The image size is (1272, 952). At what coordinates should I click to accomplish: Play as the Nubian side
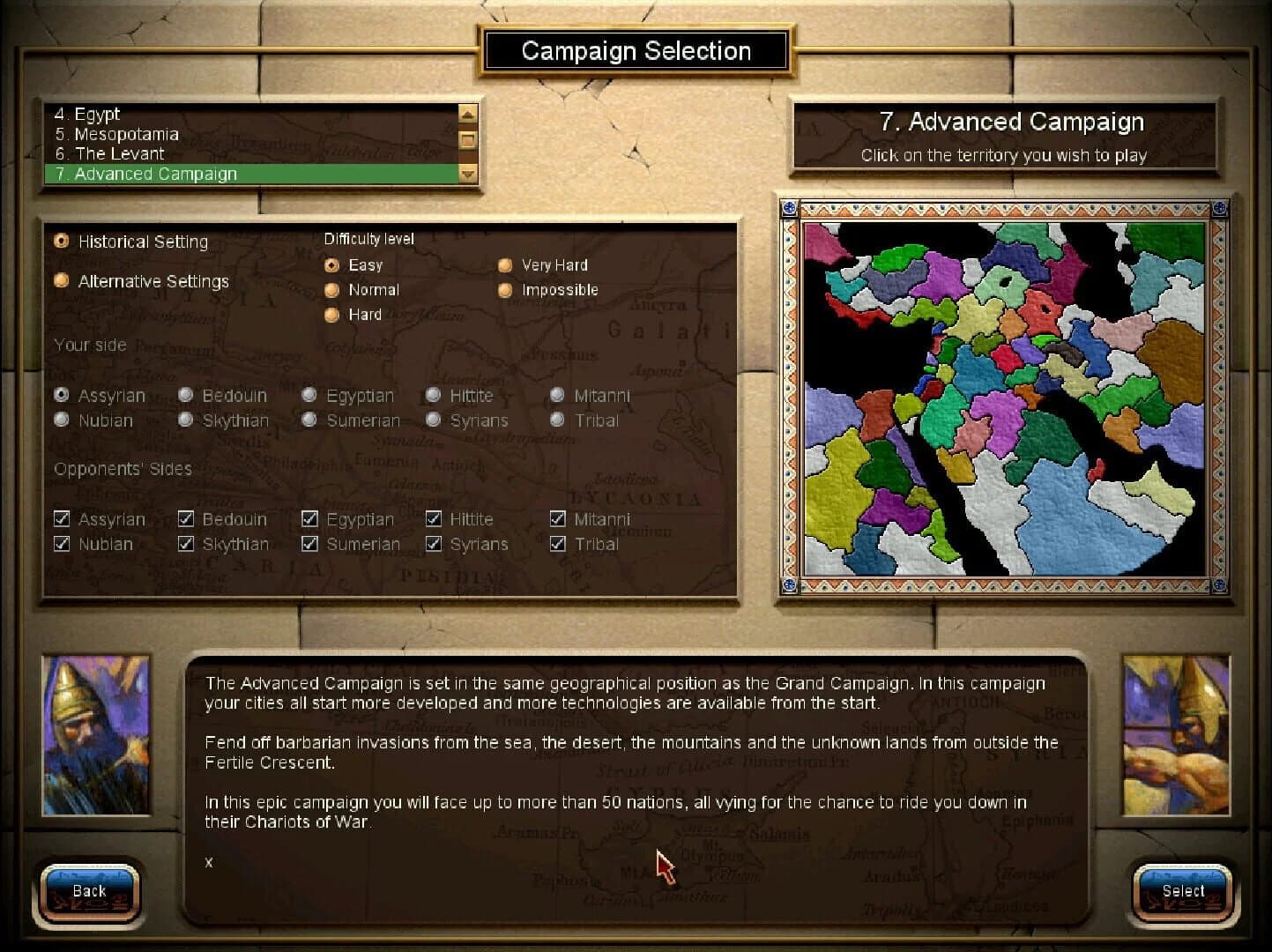click(x=61, y=420)
